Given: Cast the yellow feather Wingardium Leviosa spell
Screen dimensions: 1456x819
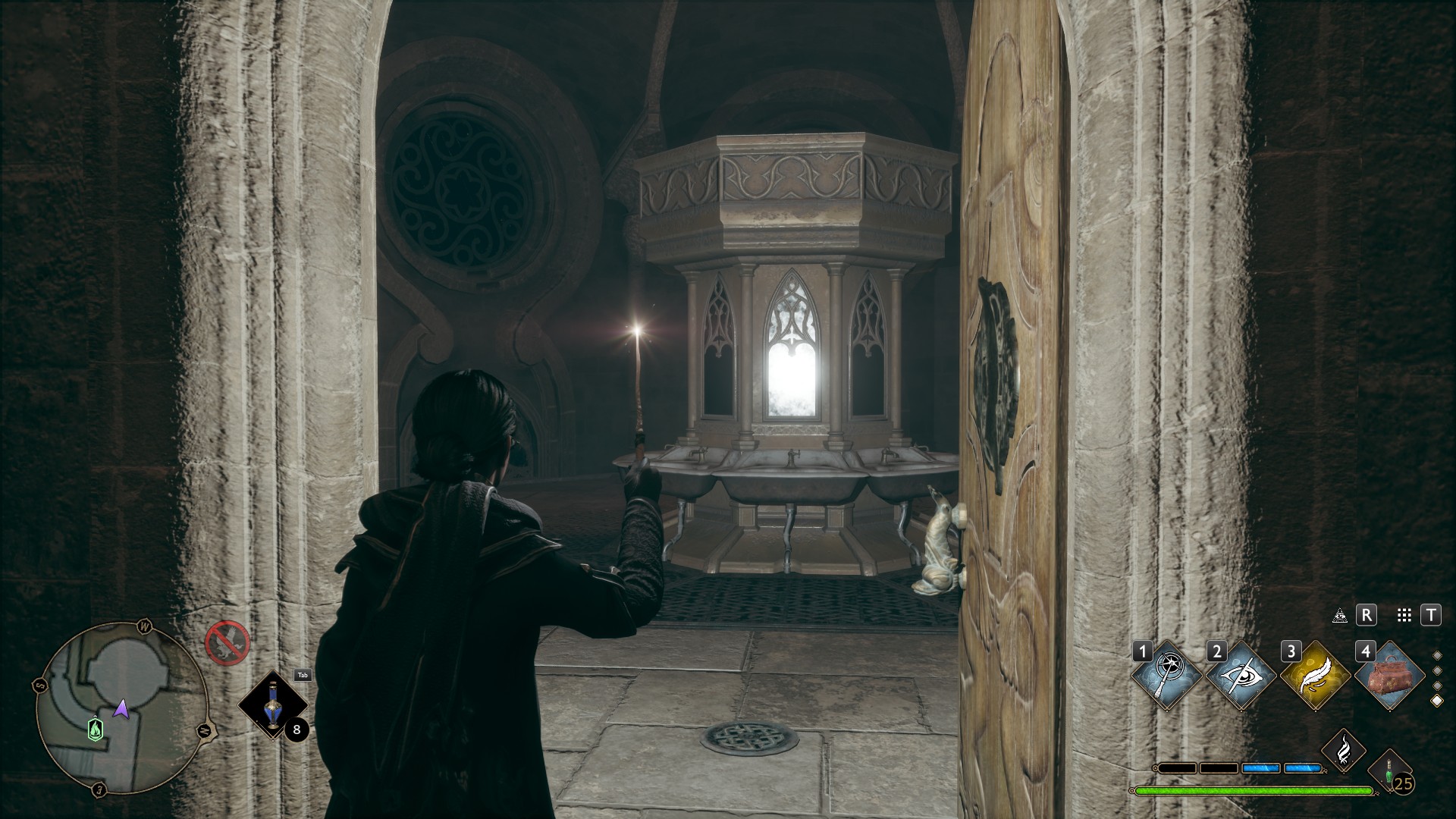Looking at the screenshot, I should click(x=1315, y=675).
